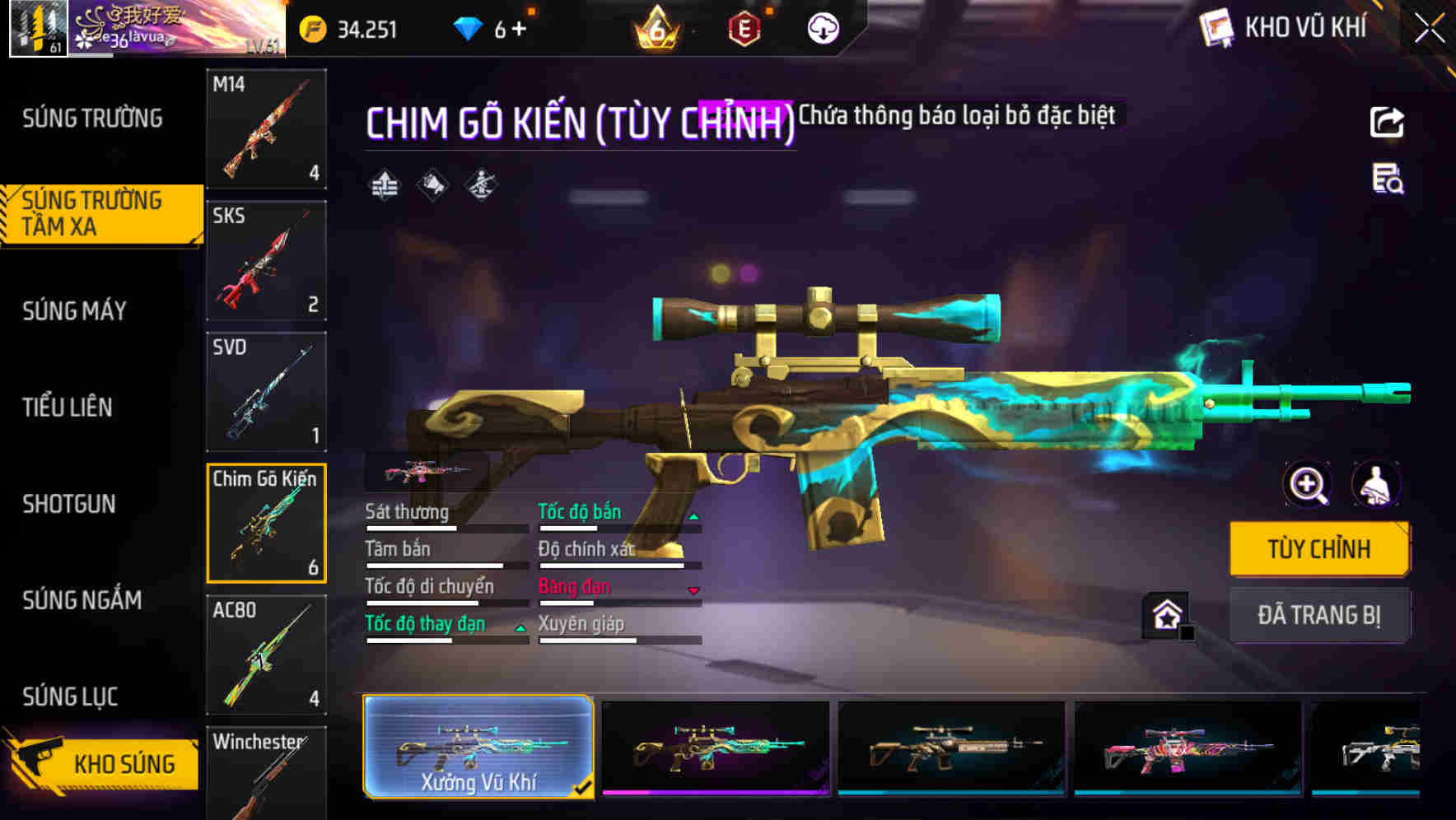This screenshot has height=820, width=1456.
Task: Enable the SVD rifle selection
Action: click(x=265, y=391)
